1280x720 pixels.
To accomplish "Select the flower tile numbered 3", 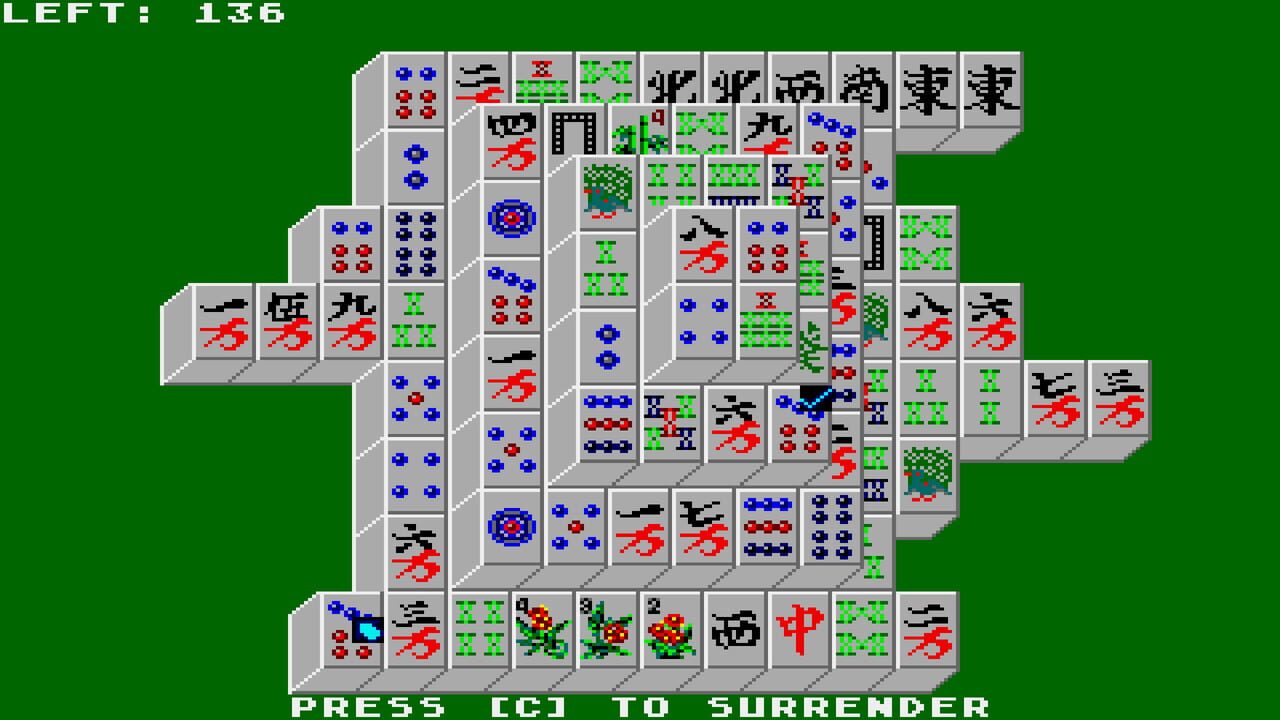I will (x=600, y=632).
